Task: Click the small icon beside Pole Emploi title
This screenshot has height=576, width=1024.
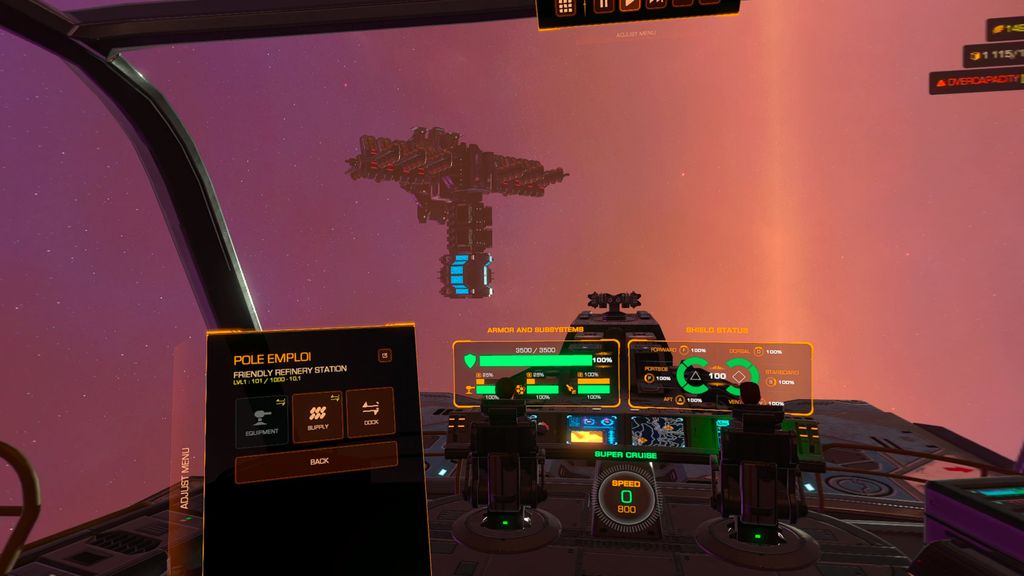Action: click(385, 355)
